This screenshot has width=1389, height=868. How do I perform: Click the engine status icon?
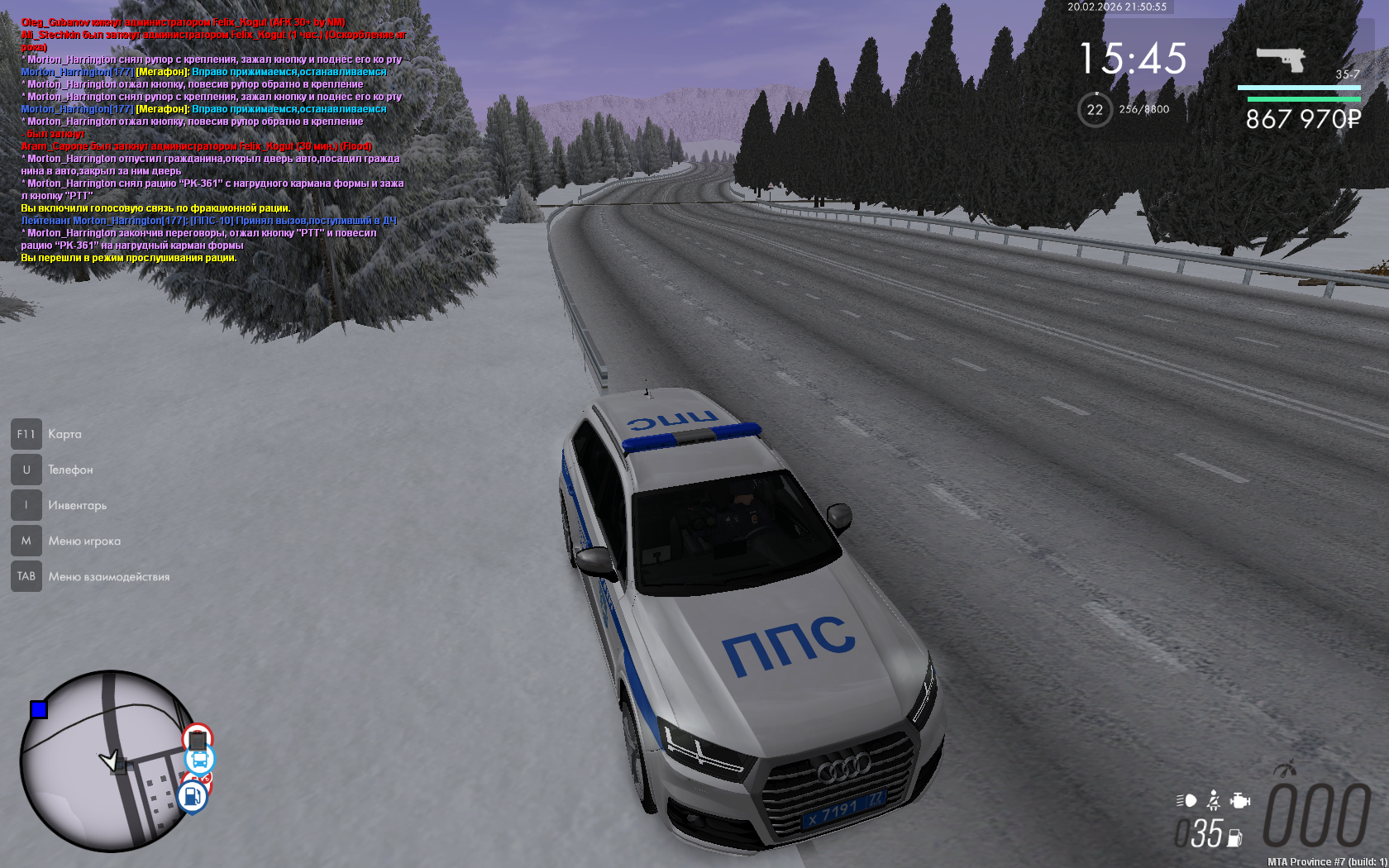[x=1239, y=800]
